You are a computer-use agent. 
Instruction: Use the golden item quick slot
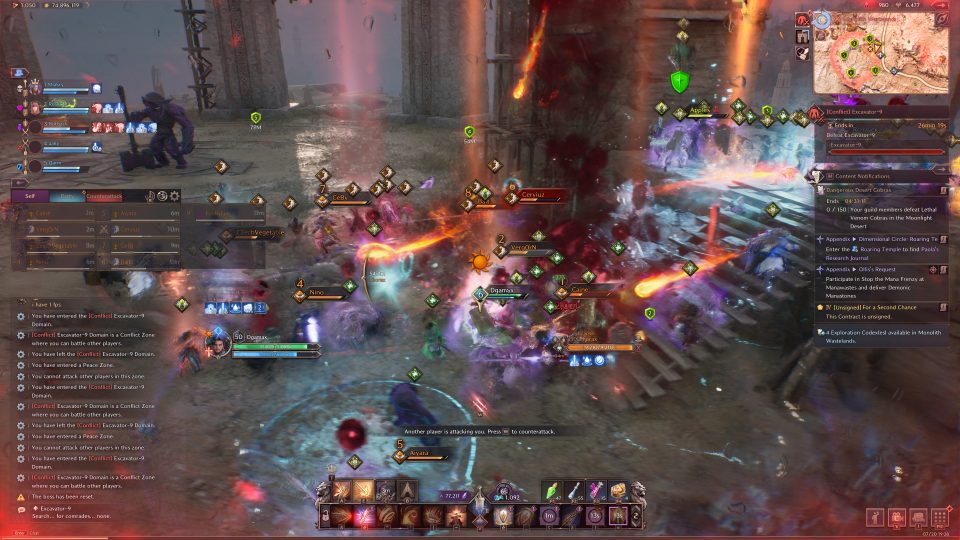[619, 490]
